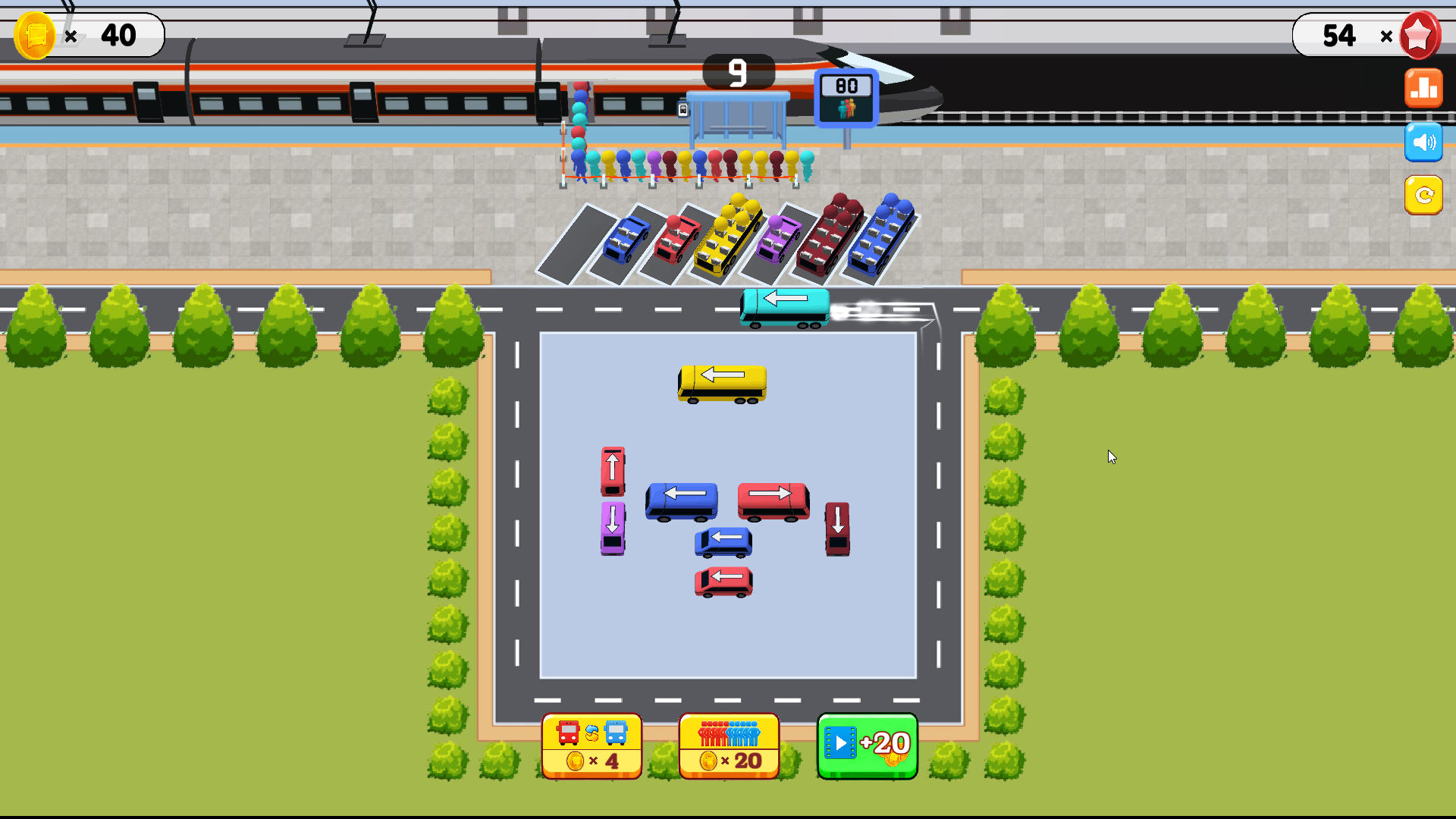Screen dimensions: 1456x819
Task: Click the coin balance showing 40
Action: [118, 35]
